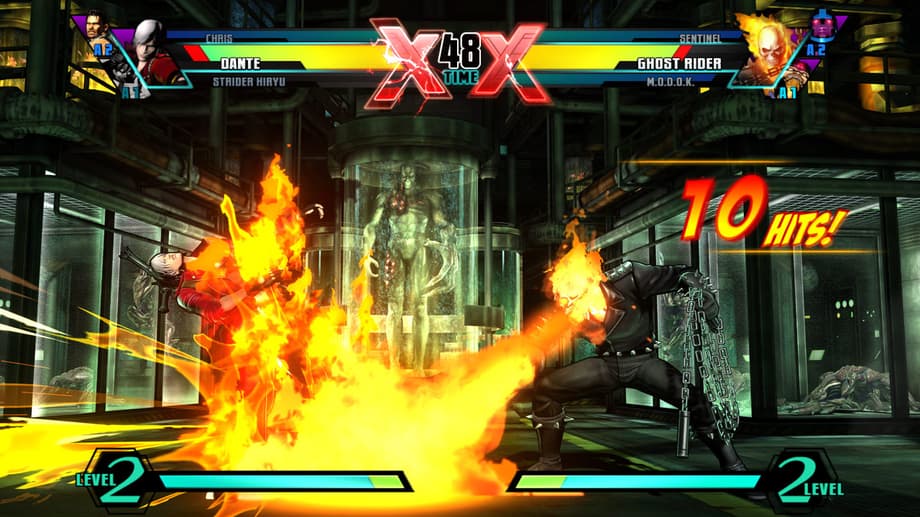This screenshot has width=920, height=517.
Task: Tap Chris's A2 assist portrait
Action: click(x=93, y=32)
